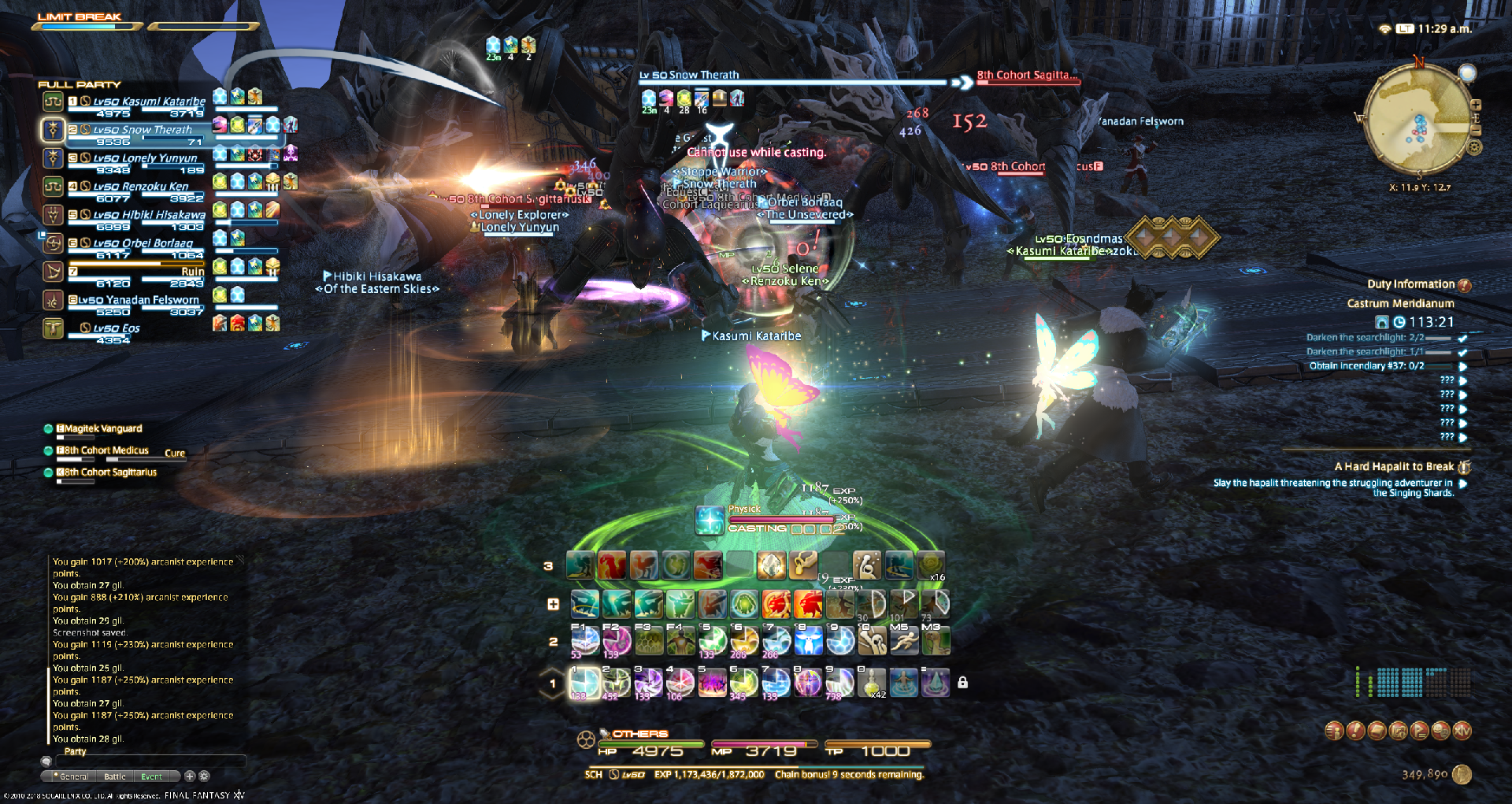
Task: Use the potion with x42 count
Action: click(873, 683)
